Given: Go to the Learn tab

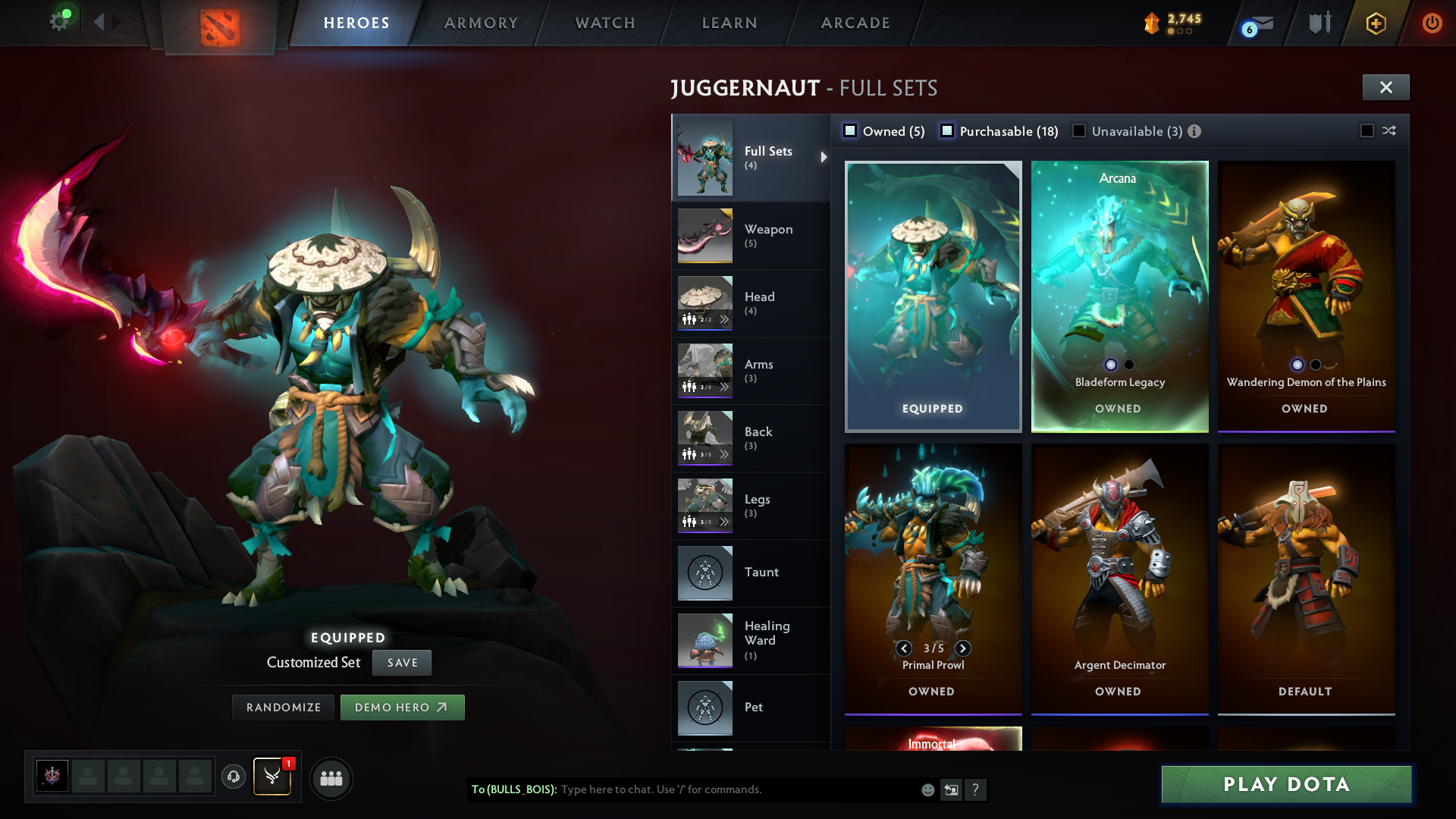Looking at the screenshot, I should point(730,23).
